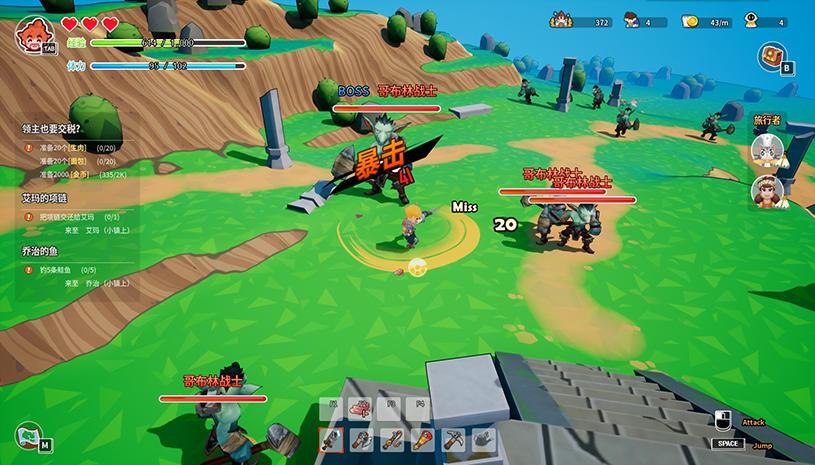The image size is (815, 465).
Task: Select the pickaxe hotbar slot
Action: coord(454,439)
